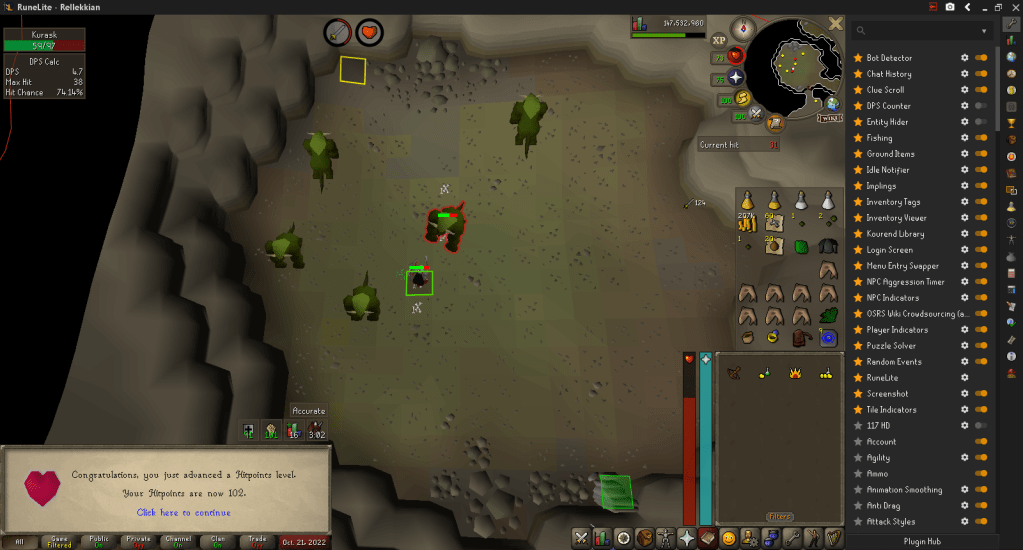Activate the special attack orb
Viewport: 1023px width, 550px height.
coord(757,115)
